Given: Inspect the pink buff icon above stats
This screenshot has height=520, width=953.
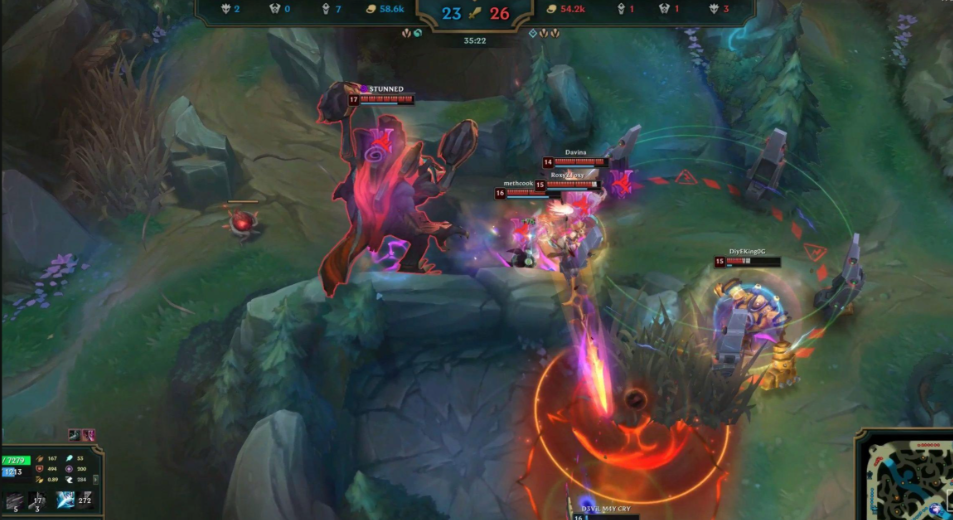Looking at the screenshot, I should coord(88,435).
